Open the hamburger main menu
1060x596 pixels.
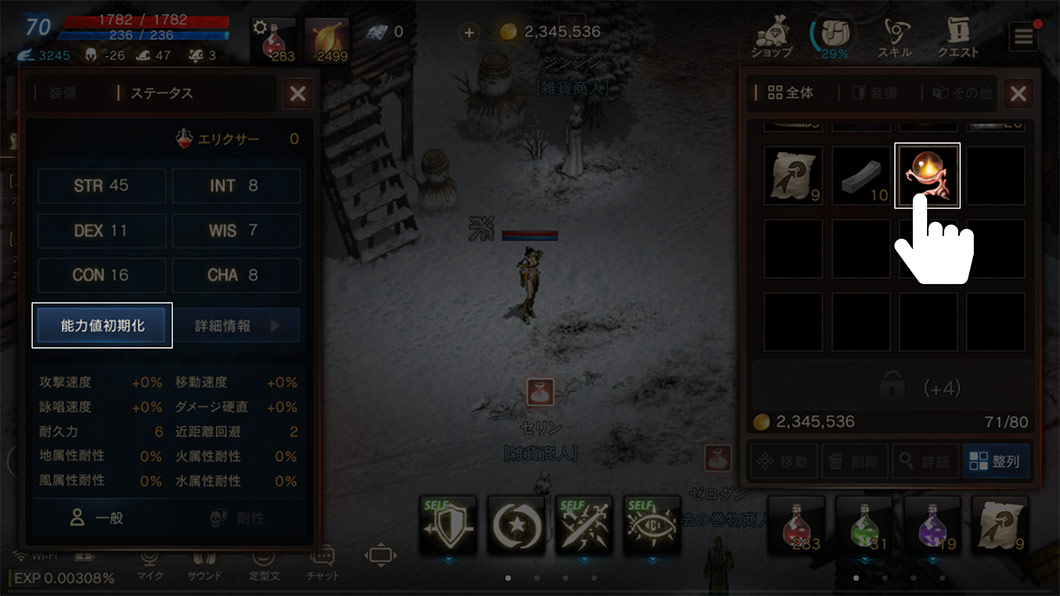coord(1023,37)
